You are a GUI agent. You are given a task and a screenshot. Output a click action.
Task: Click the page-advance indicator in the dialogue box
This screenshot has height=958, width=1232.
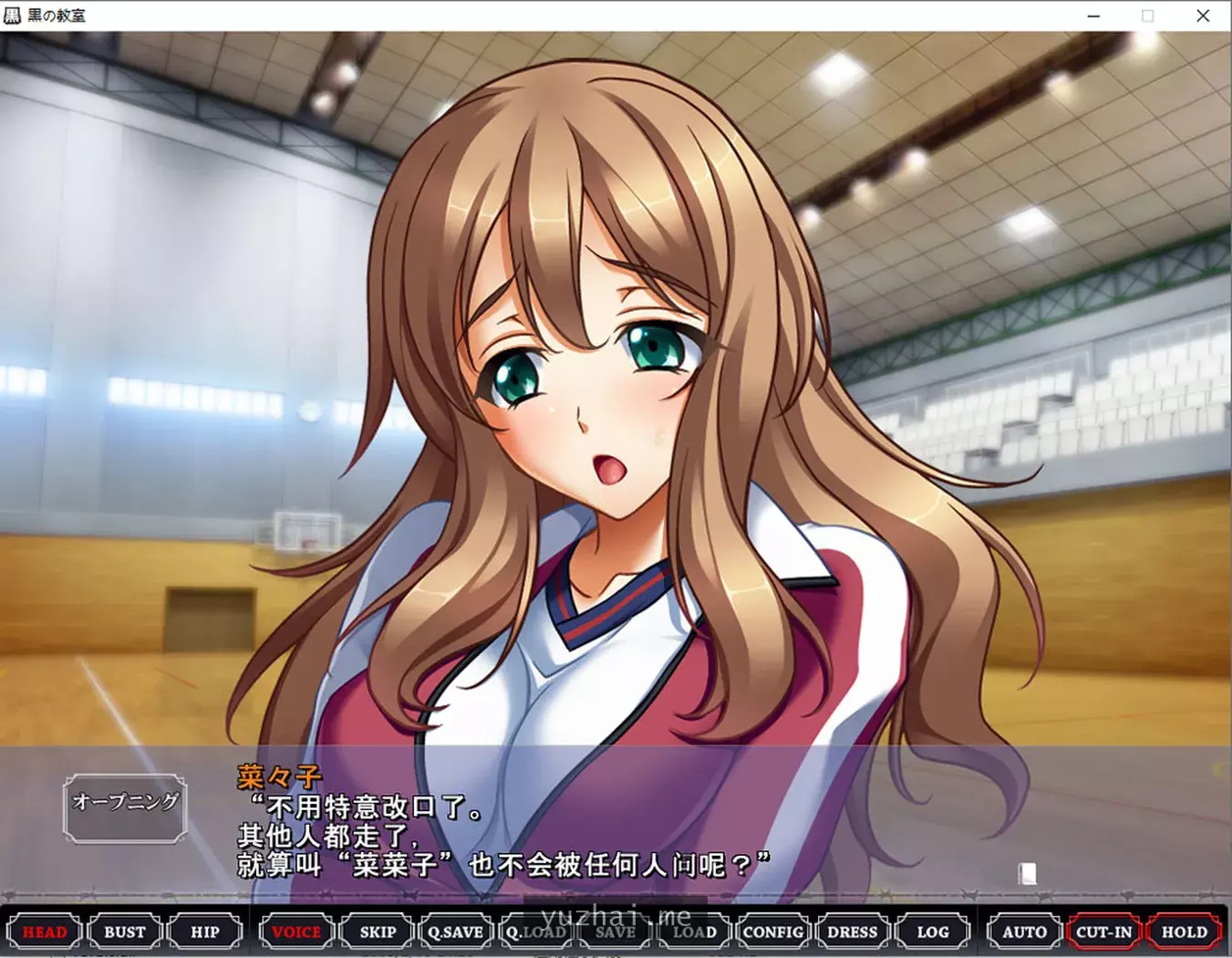(1030, 875)
